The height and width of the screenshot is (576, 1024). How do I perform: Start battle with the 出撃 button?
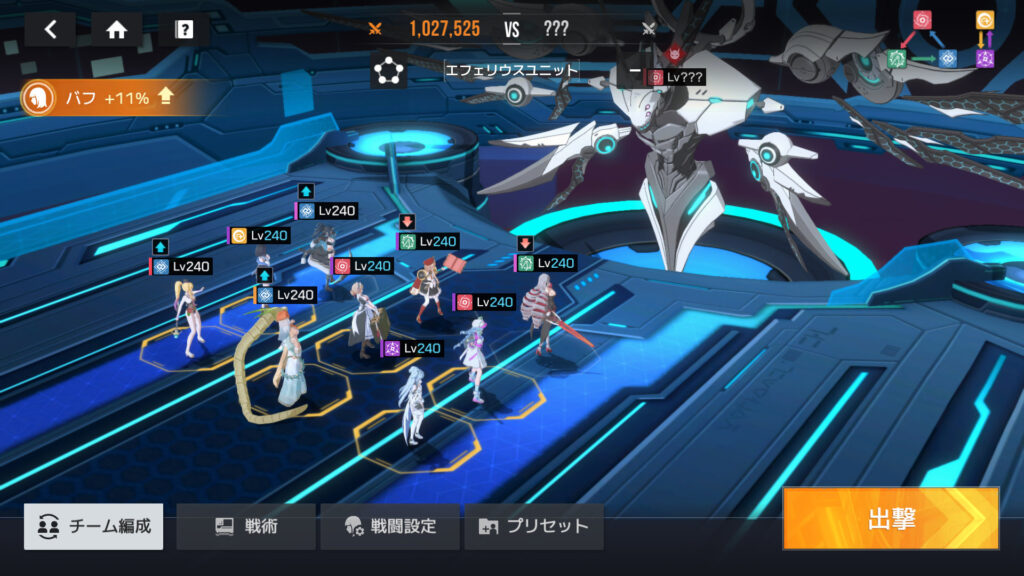[890, 518]
